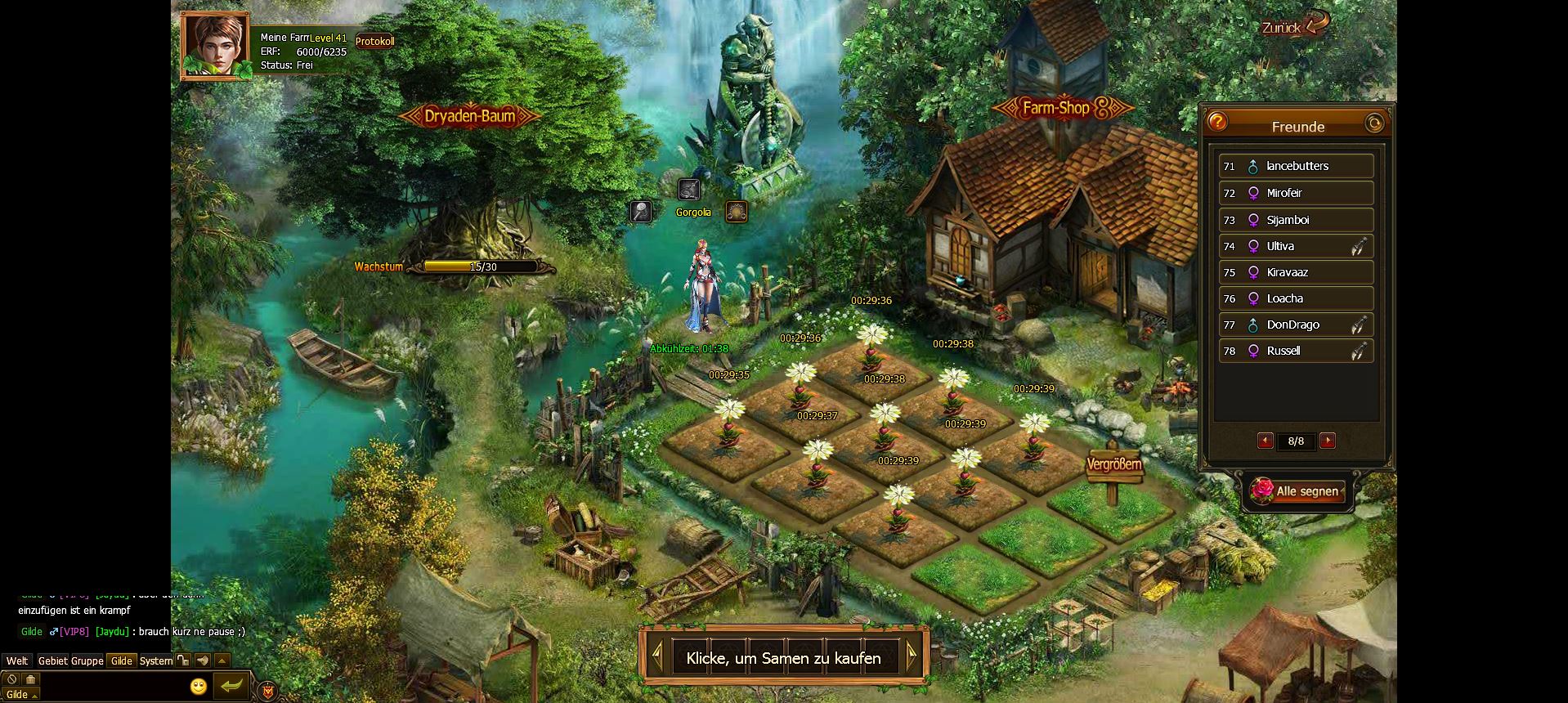This screenshot has width=1568, height=703.
Task: Open the Gilde chat channel dropdown
Action: (x=20, y=695)
